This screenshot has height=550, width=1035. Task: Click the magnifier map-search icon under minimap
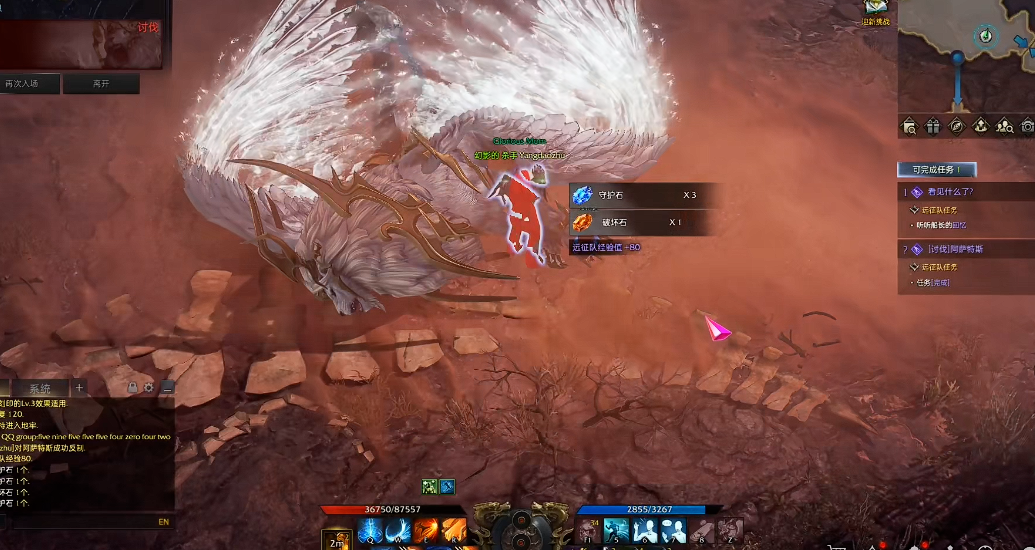click(909, 126)
